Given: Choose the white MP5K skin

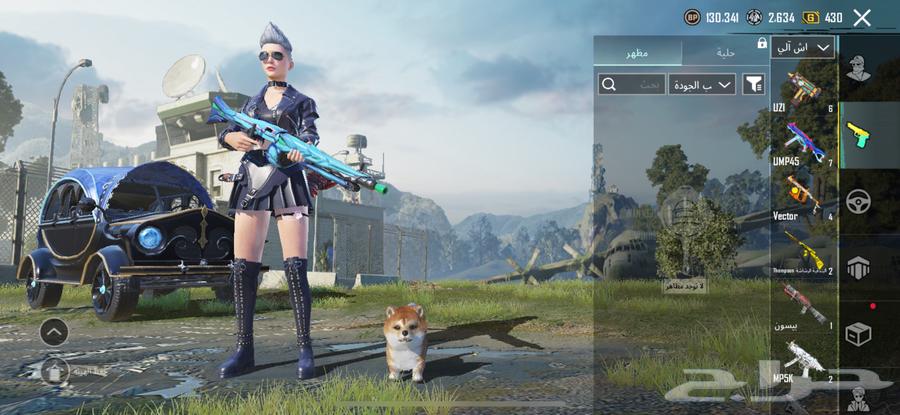Looking at the screenshot, I should tap(803, 357).
